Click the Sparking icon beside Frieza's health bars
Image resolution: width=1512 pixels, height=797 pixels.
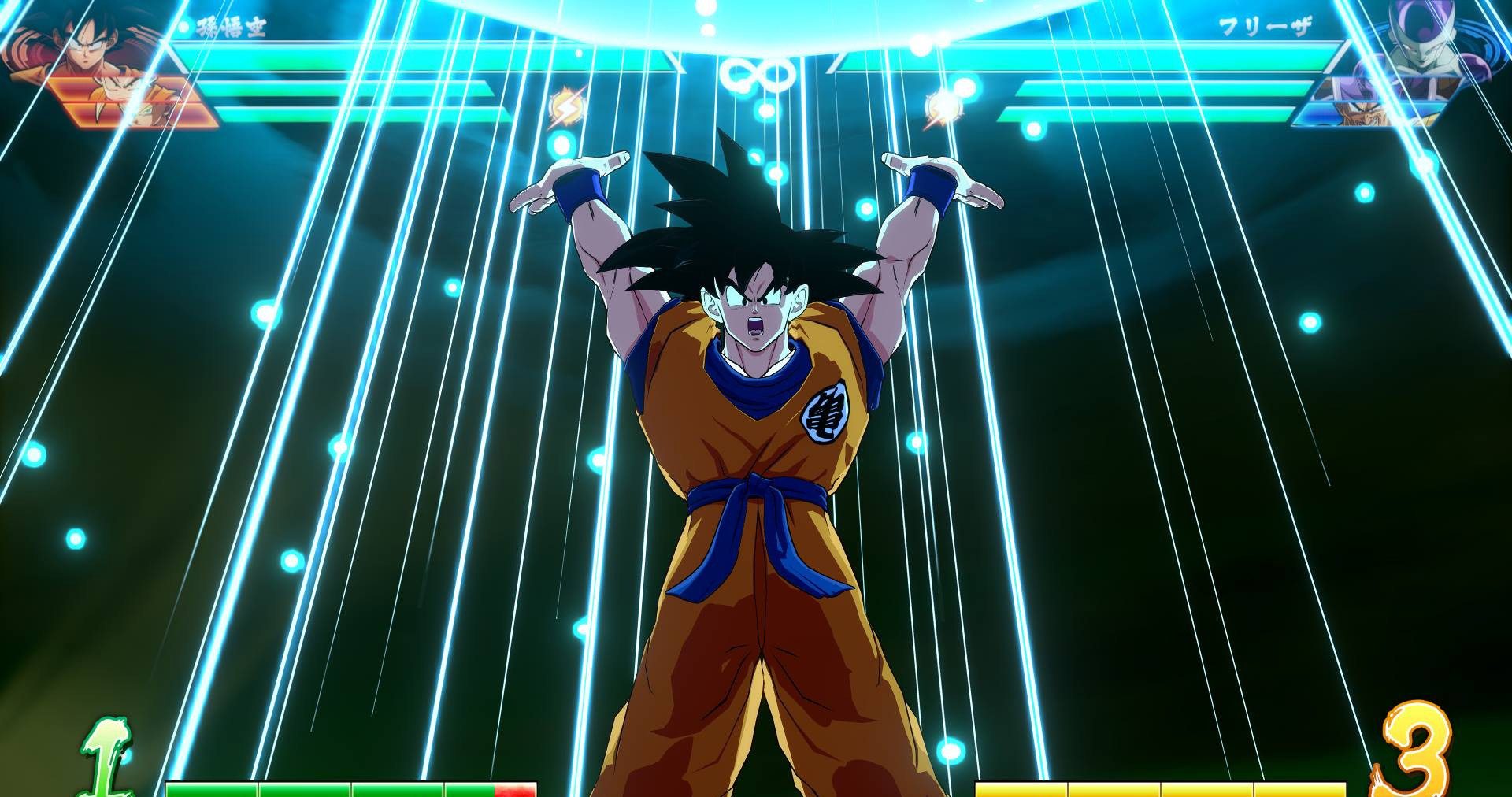coord(943,109)
